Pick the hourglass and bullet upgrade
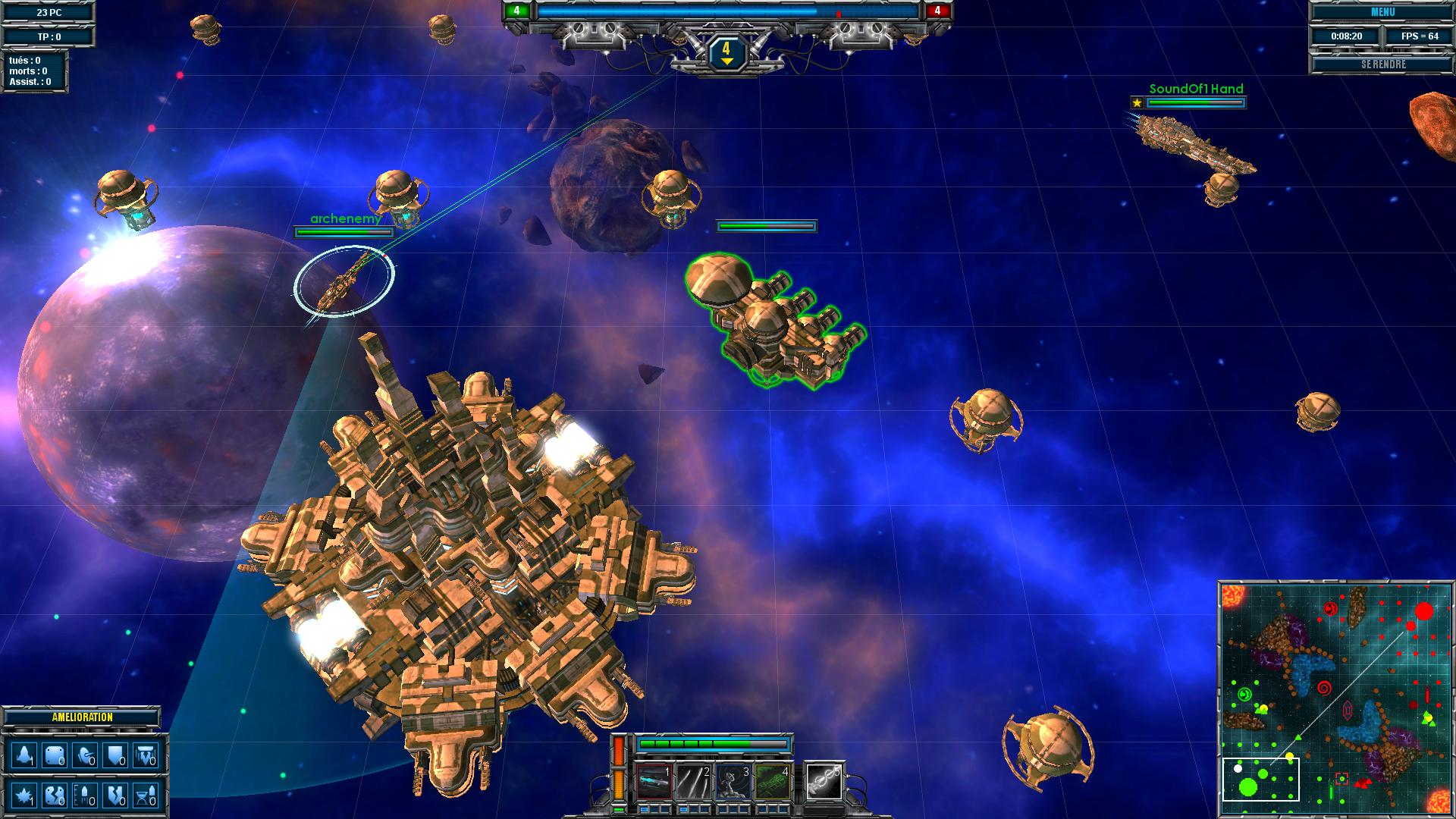Screen dimensions: 1456x819 tap(146, 795)
